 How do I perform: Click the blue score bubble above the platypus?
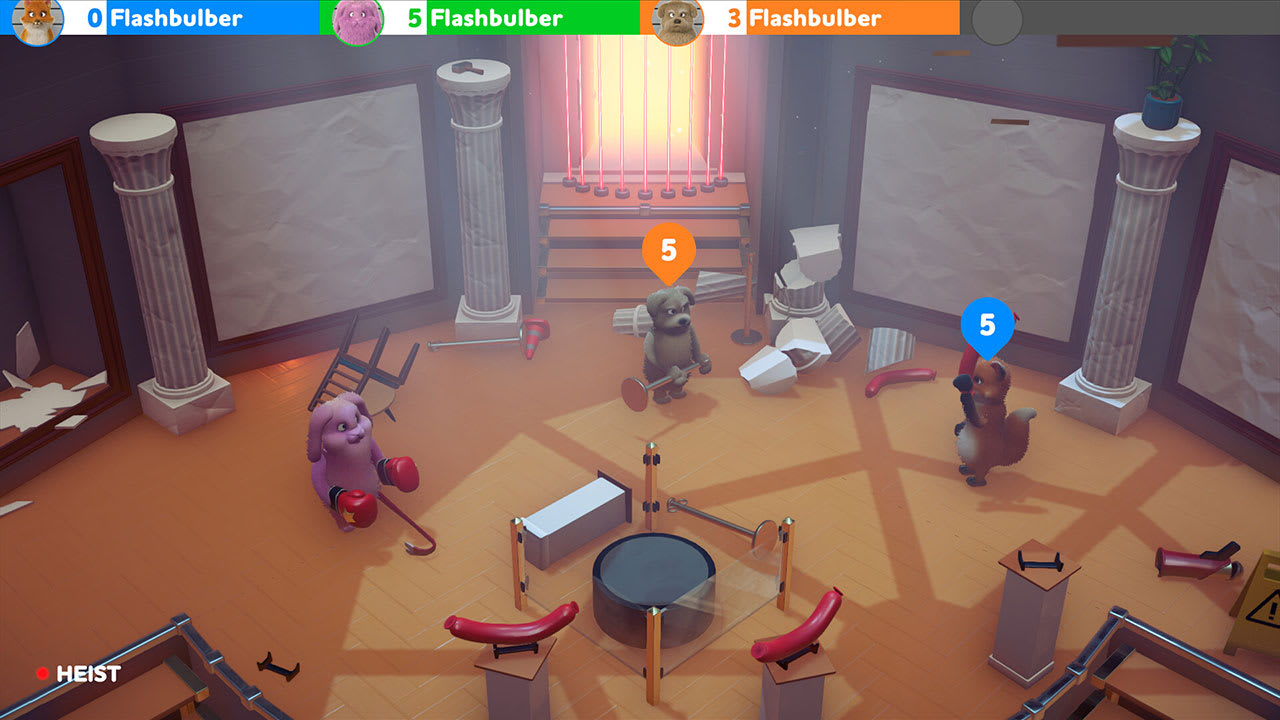pos(988,324)
